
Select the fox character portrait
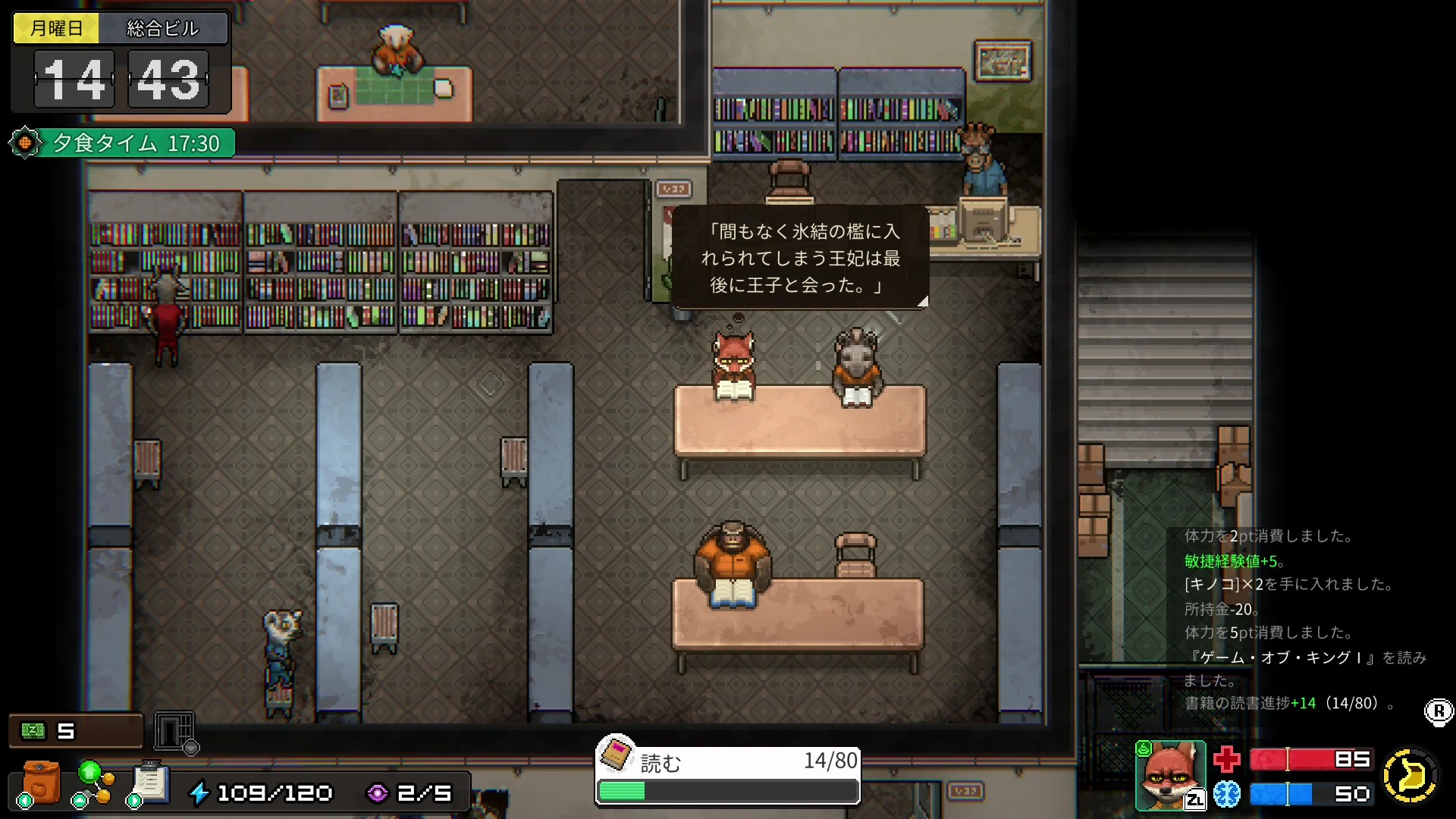(x=1170, y=775)
